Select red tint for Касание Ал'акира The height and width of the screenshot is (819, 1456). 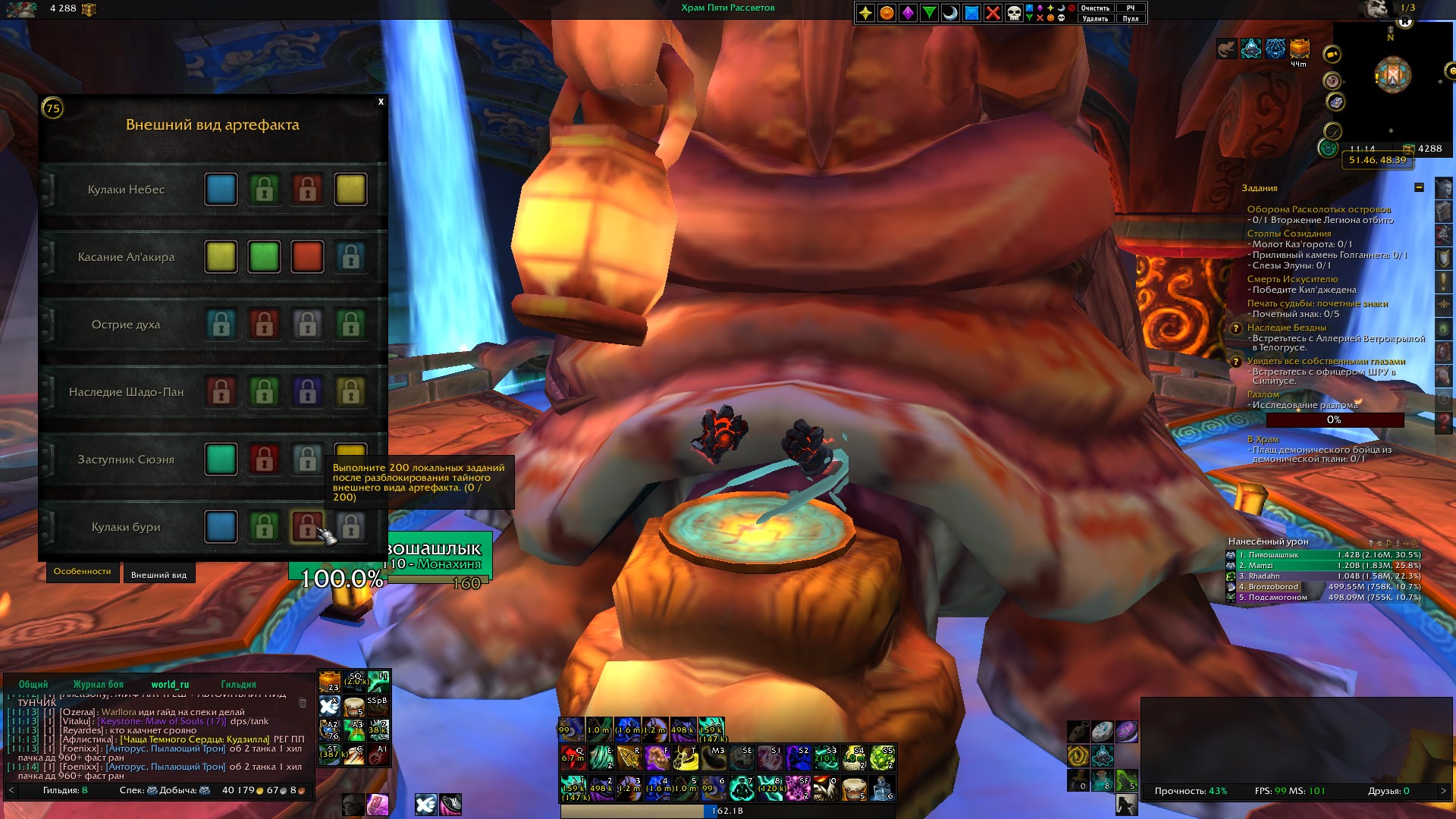[x=307, y=257]
